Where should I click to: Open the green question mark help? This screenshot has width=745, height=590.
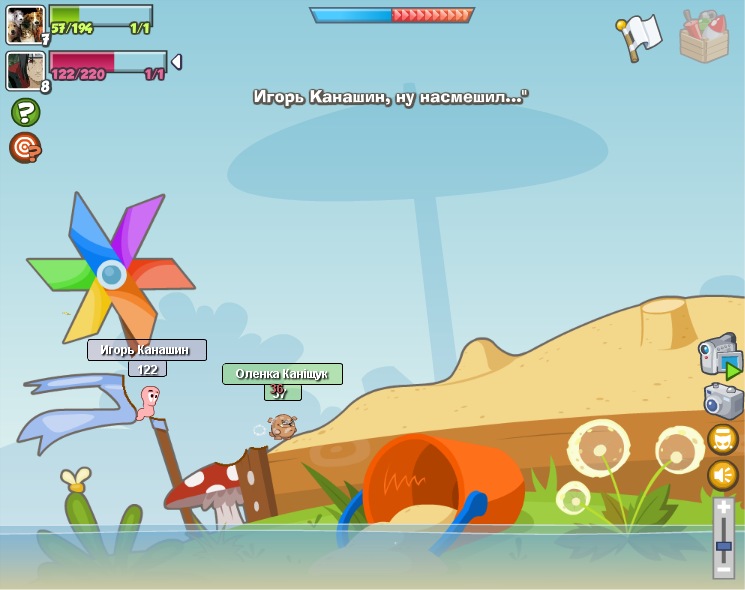25,112
